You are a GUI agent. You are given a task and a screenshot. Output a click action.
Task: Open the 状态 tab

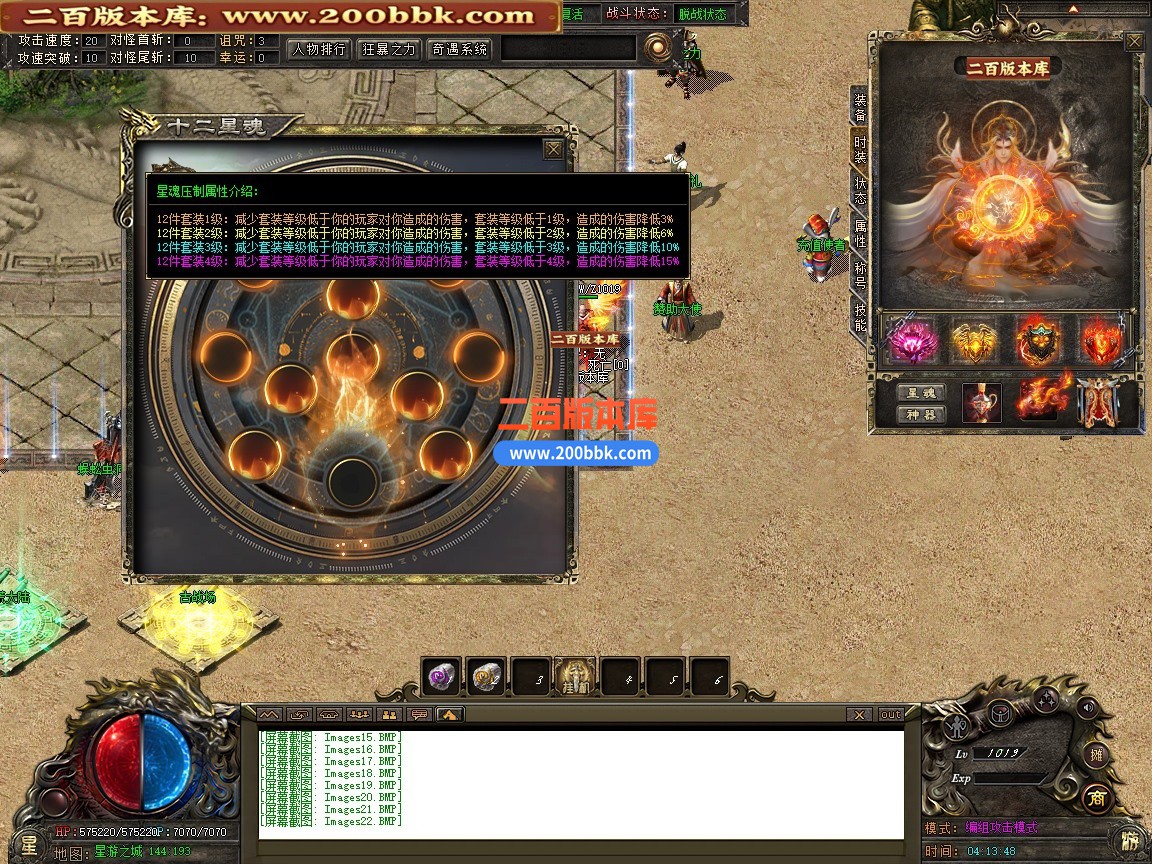pyautogui.click(x=859, y=191)
